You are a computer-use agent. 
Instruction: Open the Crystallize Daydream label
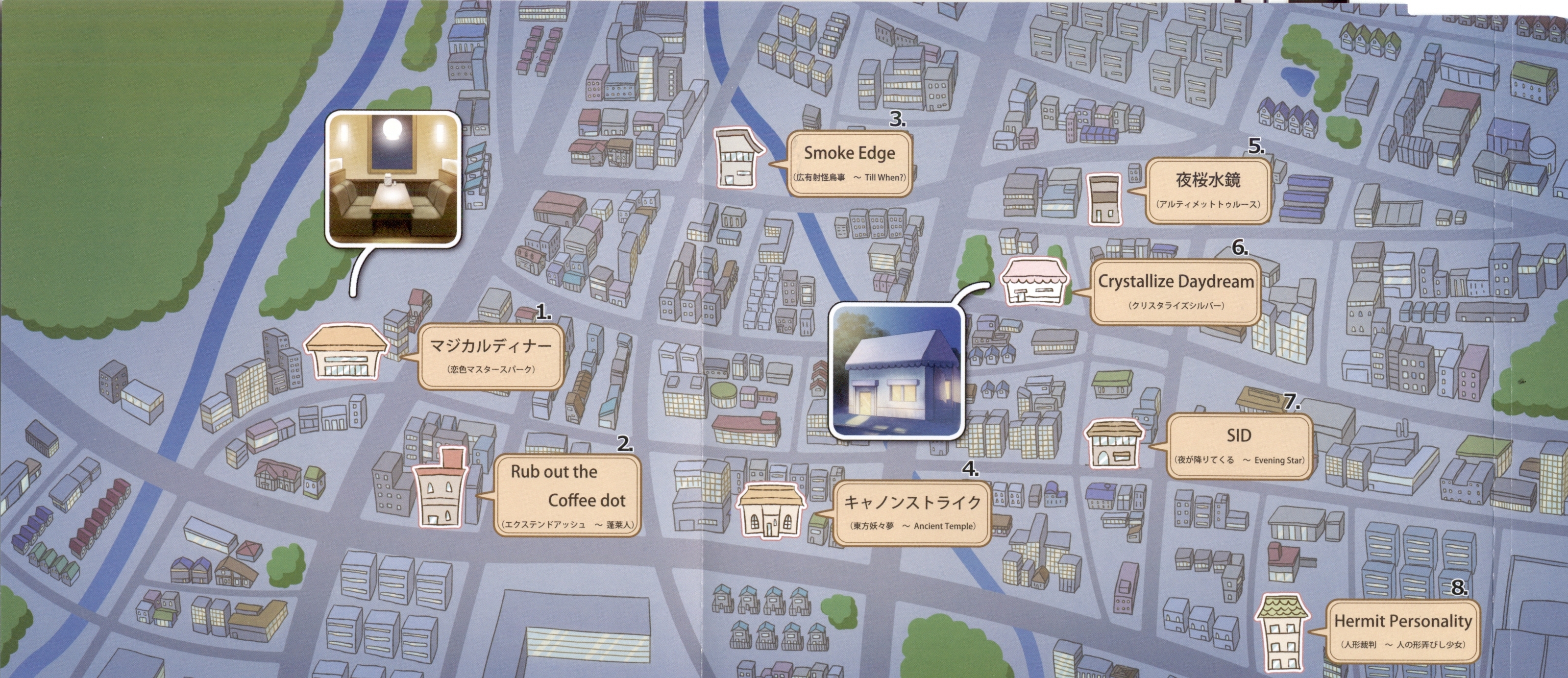[x=1175, y=291]
